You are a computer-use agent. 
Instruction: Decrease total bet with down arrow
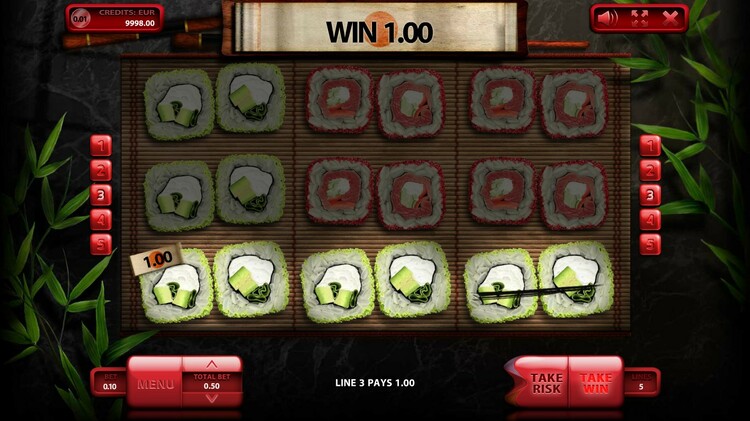pyautogui.click(x=211, y=399)
